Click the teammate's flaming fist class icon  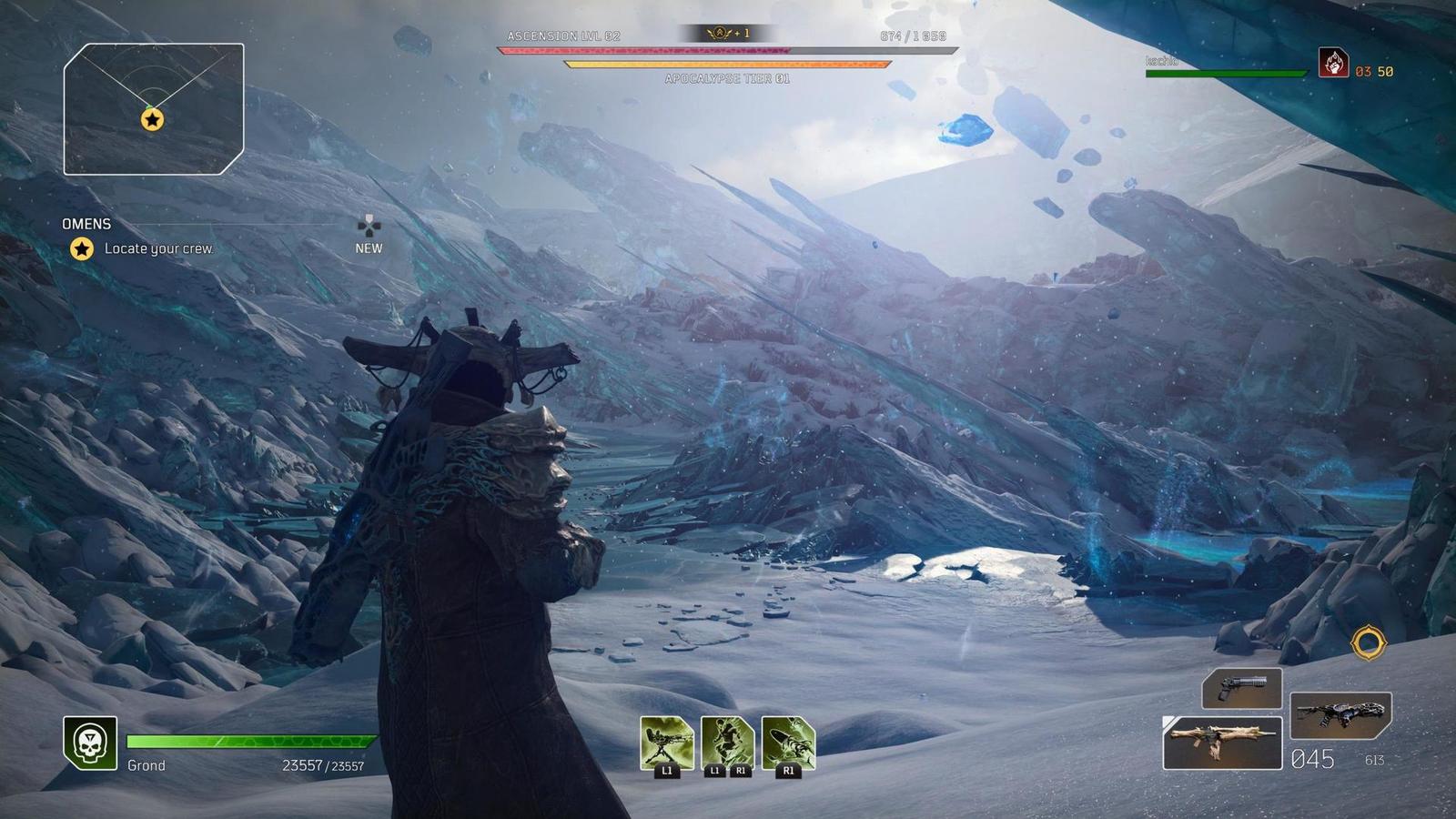(1333, 63)
